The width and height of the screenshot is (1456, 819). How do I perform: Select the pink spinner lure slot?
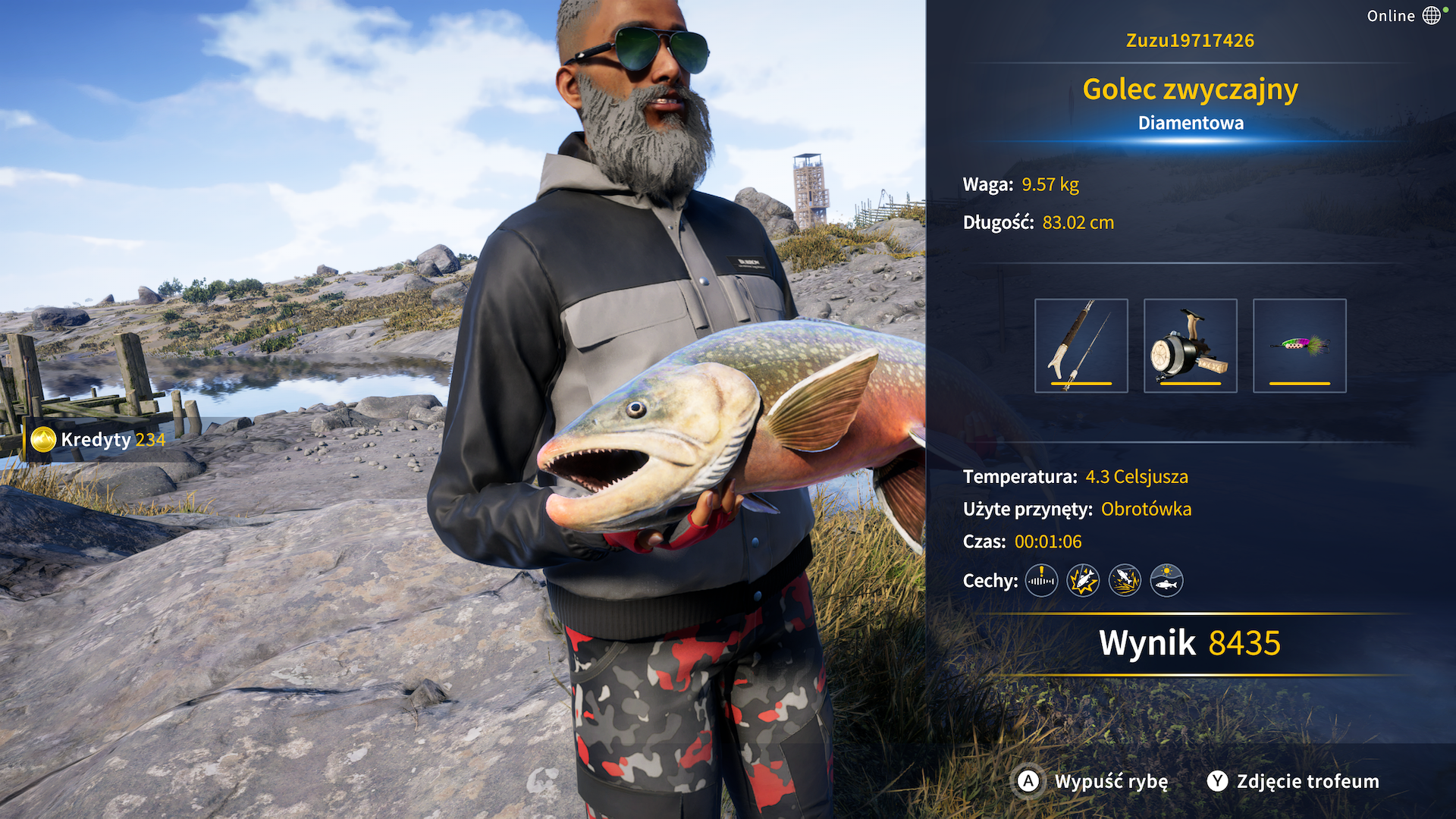[x=1299, y=346]
